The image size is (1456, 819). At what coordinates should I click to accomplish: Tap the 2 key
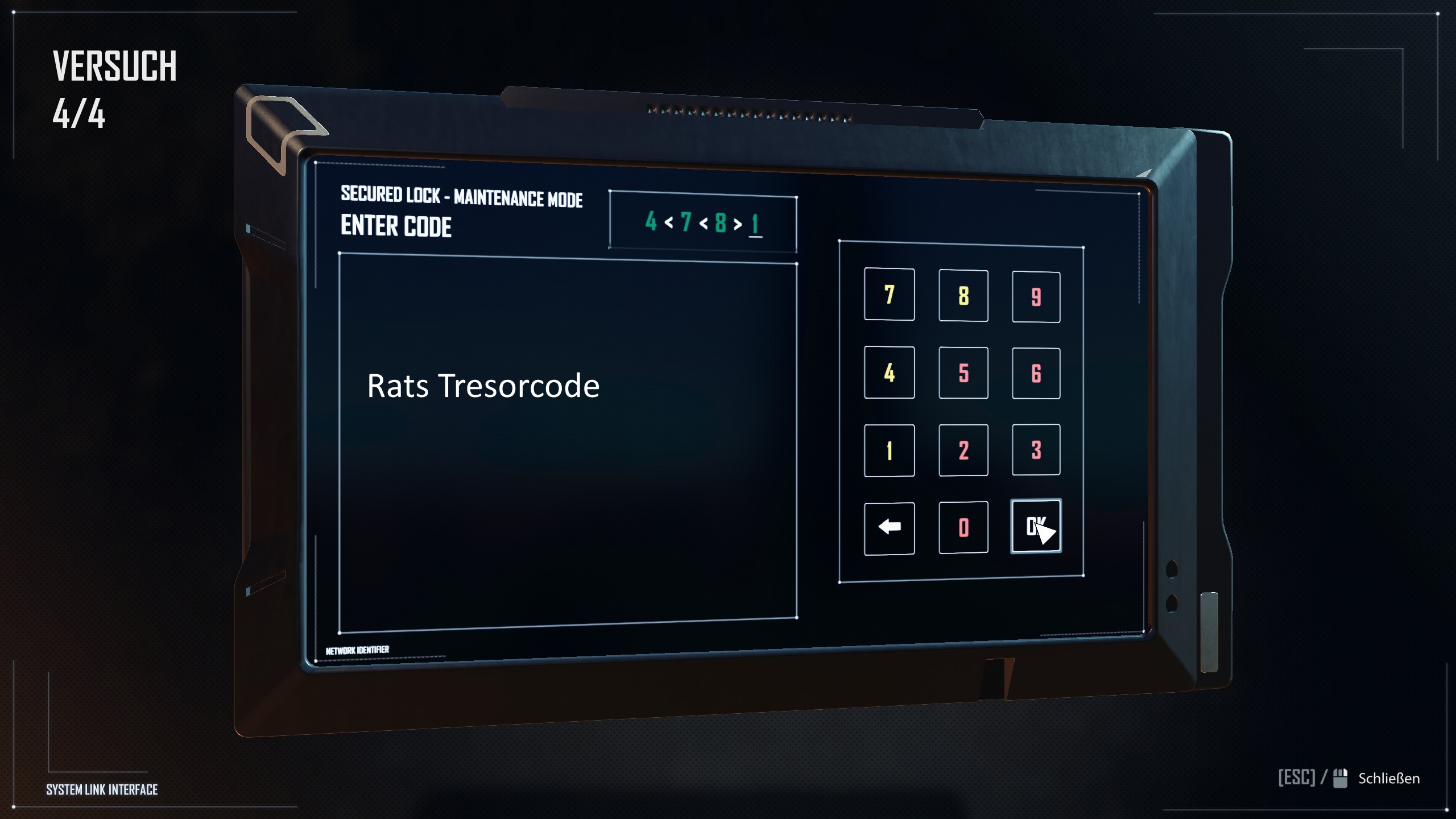[963, 450]
